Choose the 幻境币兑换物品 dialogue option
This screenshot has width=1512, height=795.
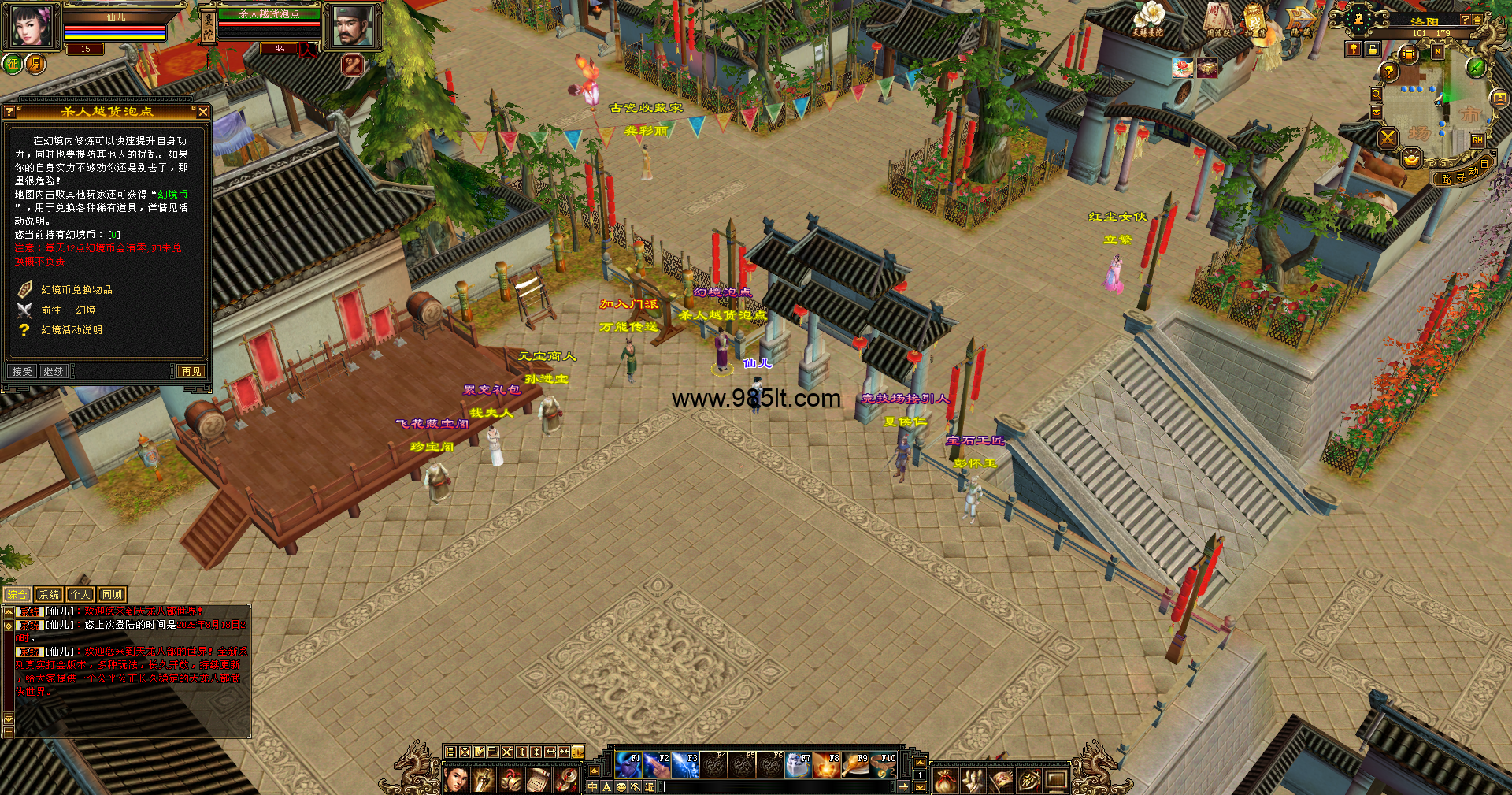pyautogui.click(x=76, y=290)
